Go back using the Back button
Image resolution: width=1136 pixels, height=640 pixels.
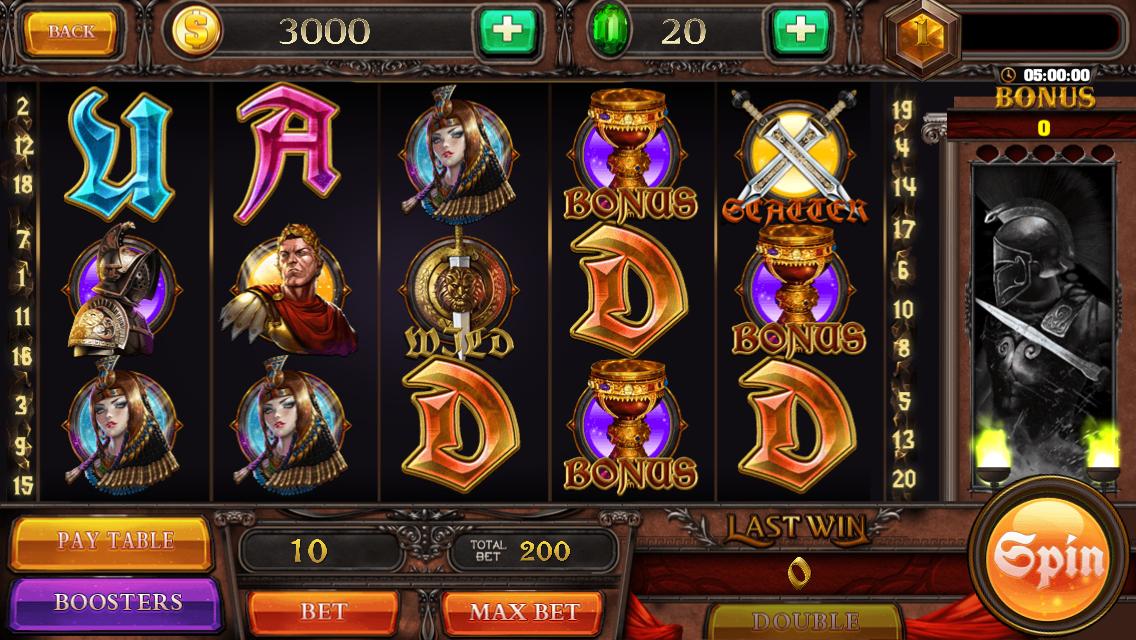click(72, 32)
